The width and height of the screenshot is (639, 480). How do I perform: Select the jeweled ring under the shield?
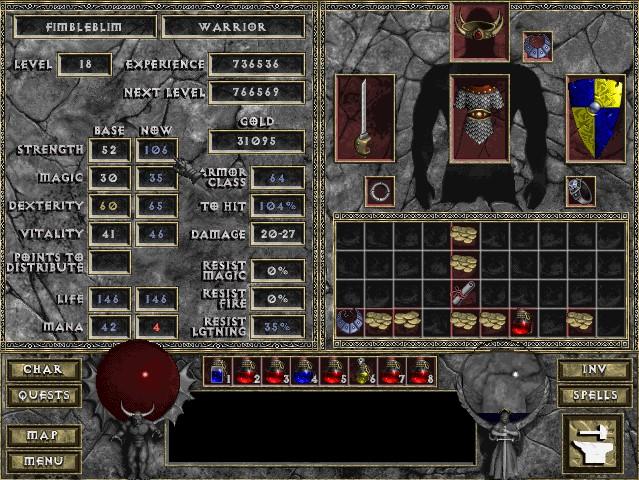581,190
